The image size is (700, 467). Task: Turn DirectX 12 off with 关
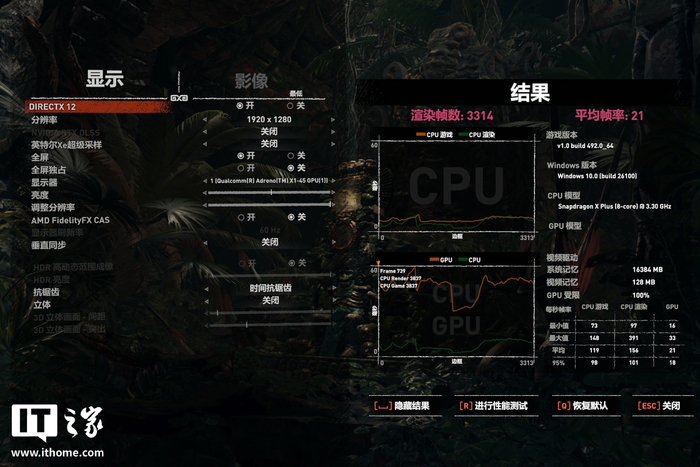click(x=295, y=105)
